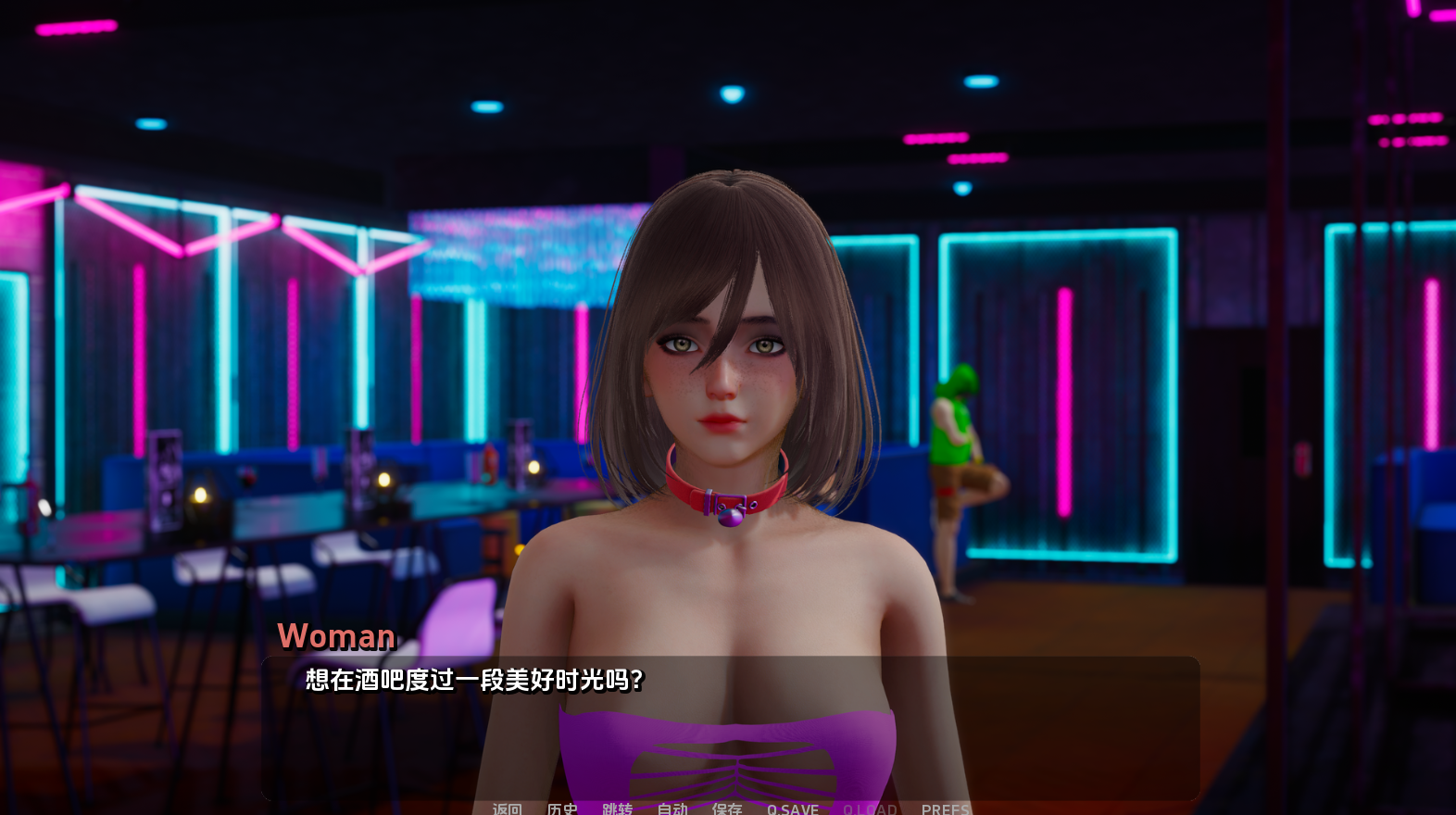
Task: Select the Woman name label
Action: [x=336, y=636]
